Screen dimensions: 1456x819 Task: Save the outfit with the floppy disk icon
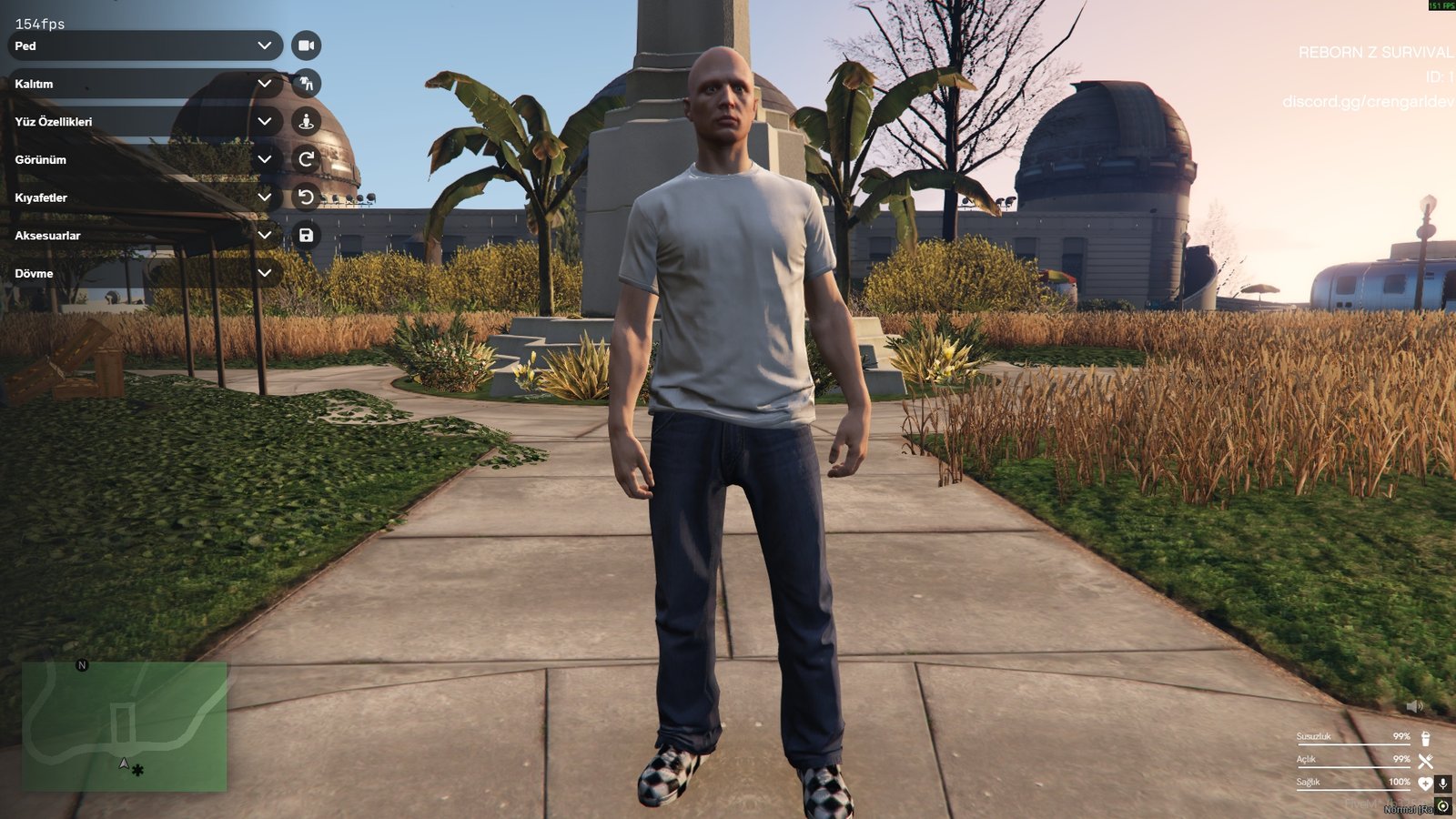pyautogui.click(x=307, y=235)
